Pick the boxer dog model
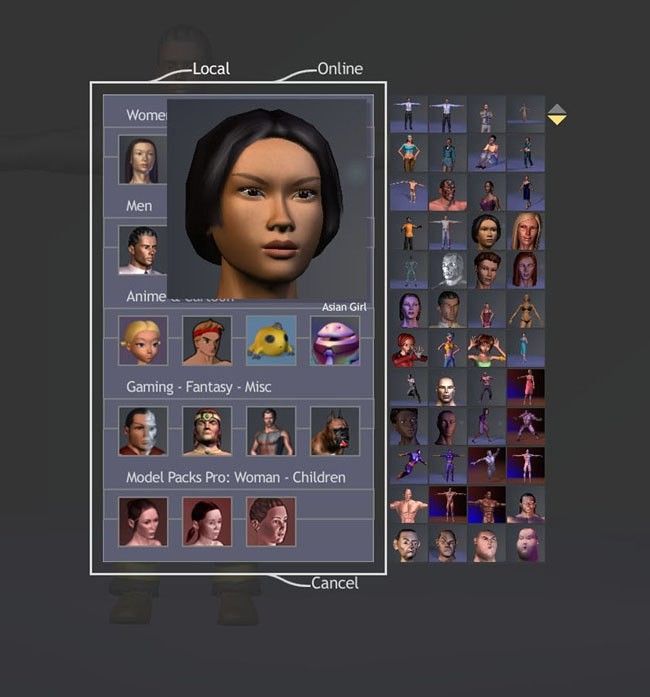This screenshot has height=697, width=650. 335,431
